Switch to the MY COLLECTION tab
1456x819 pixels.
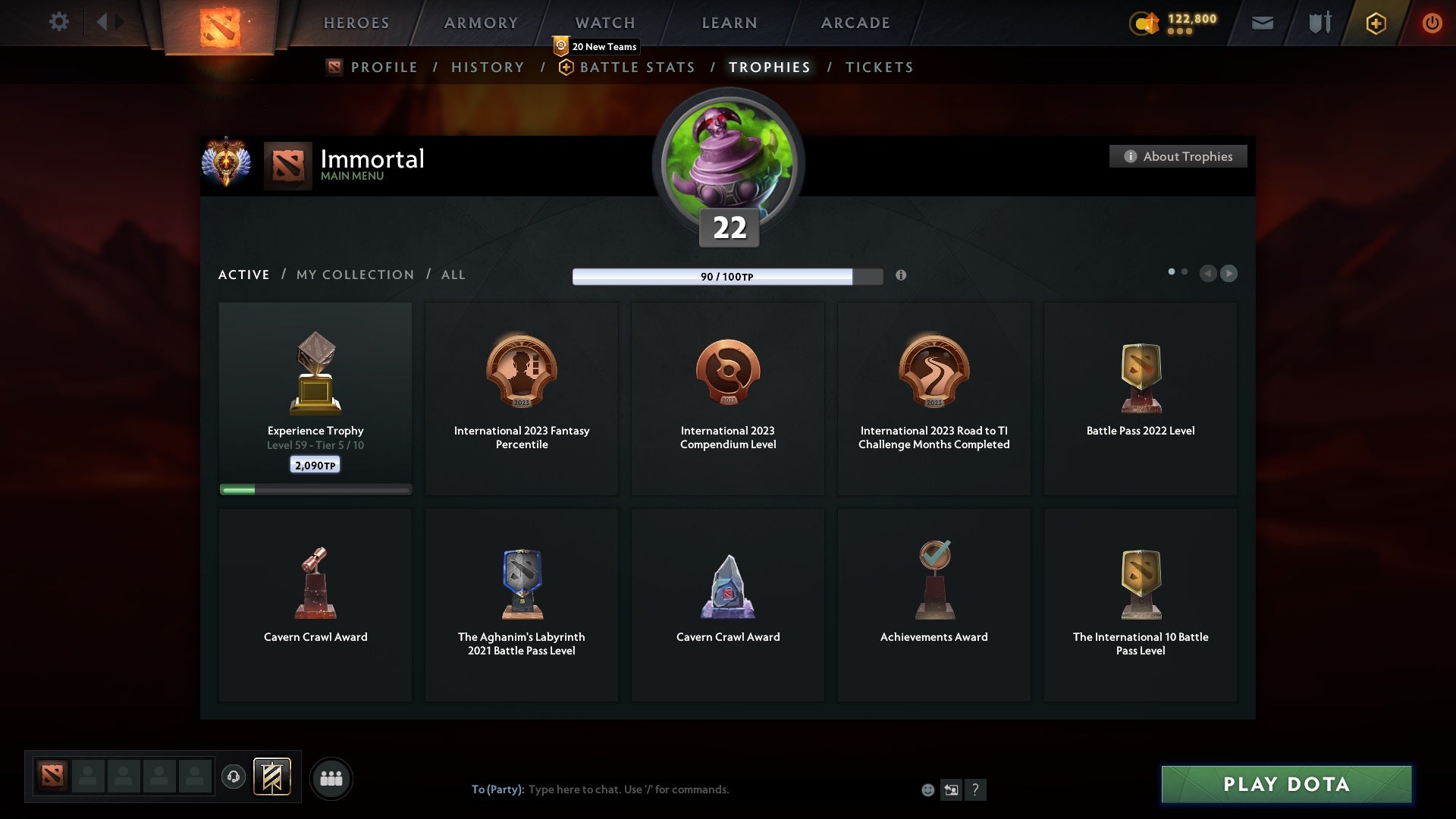[x=354, y=275]
